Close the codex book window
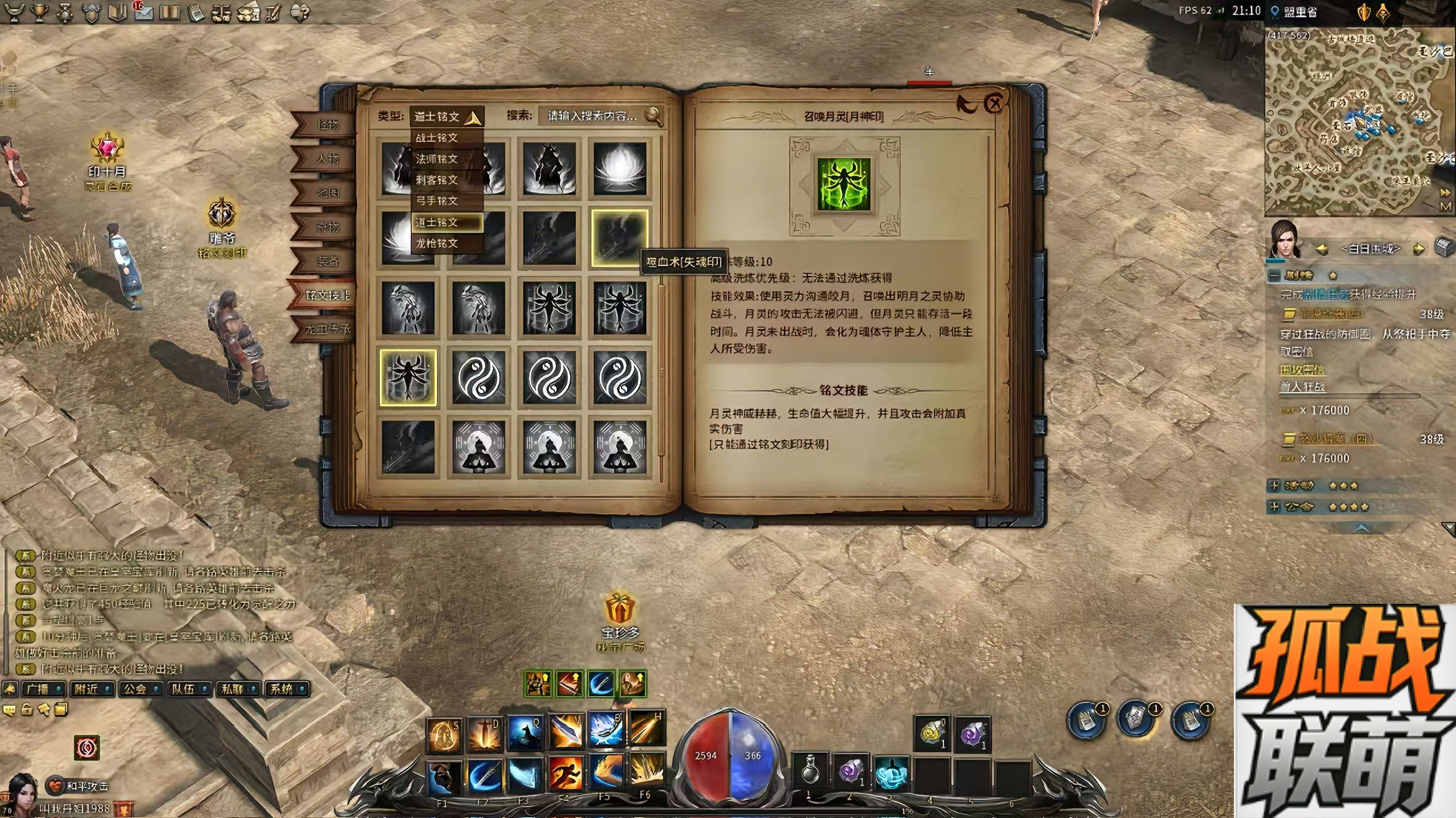 coord(994,103)
